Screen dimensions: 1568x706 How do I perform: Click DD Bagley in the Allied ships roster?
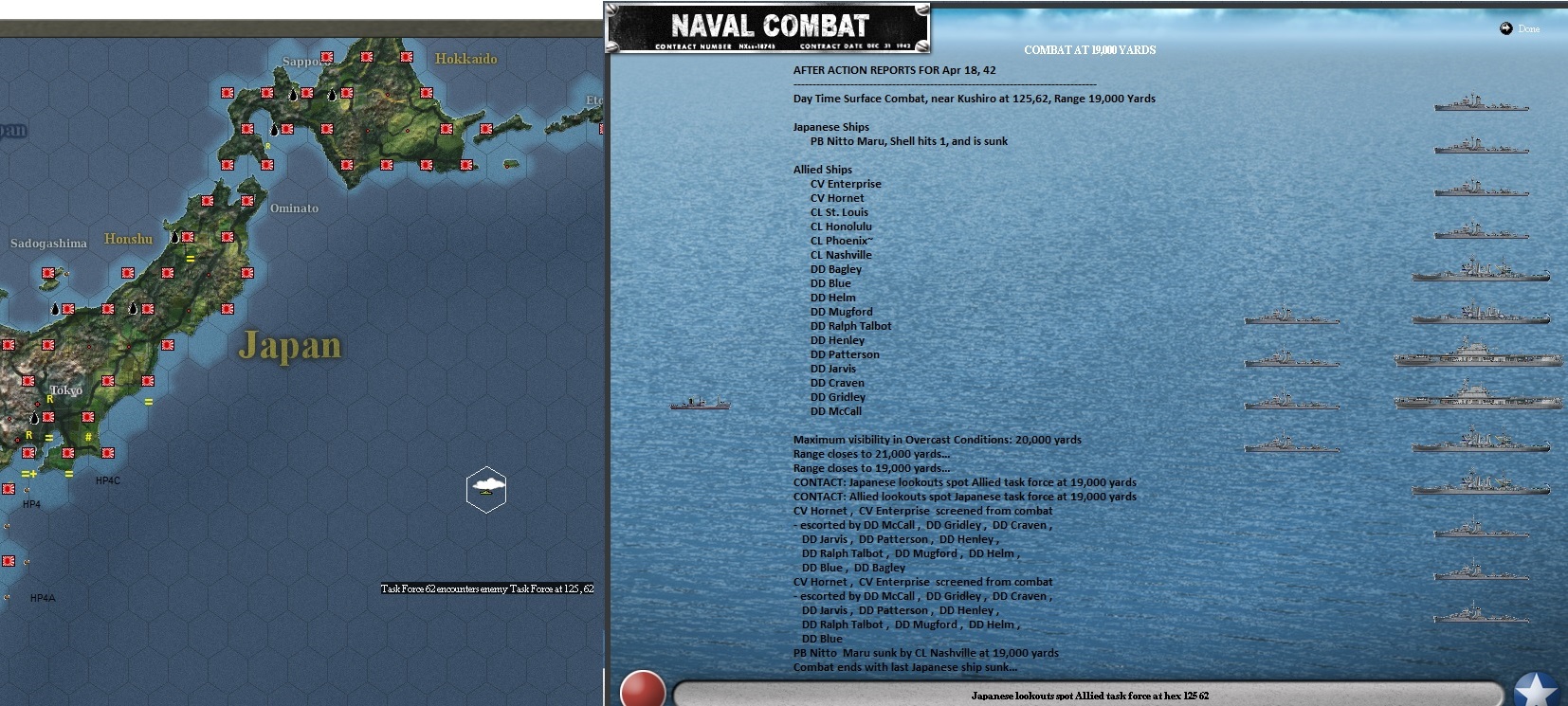pos(836,268)
